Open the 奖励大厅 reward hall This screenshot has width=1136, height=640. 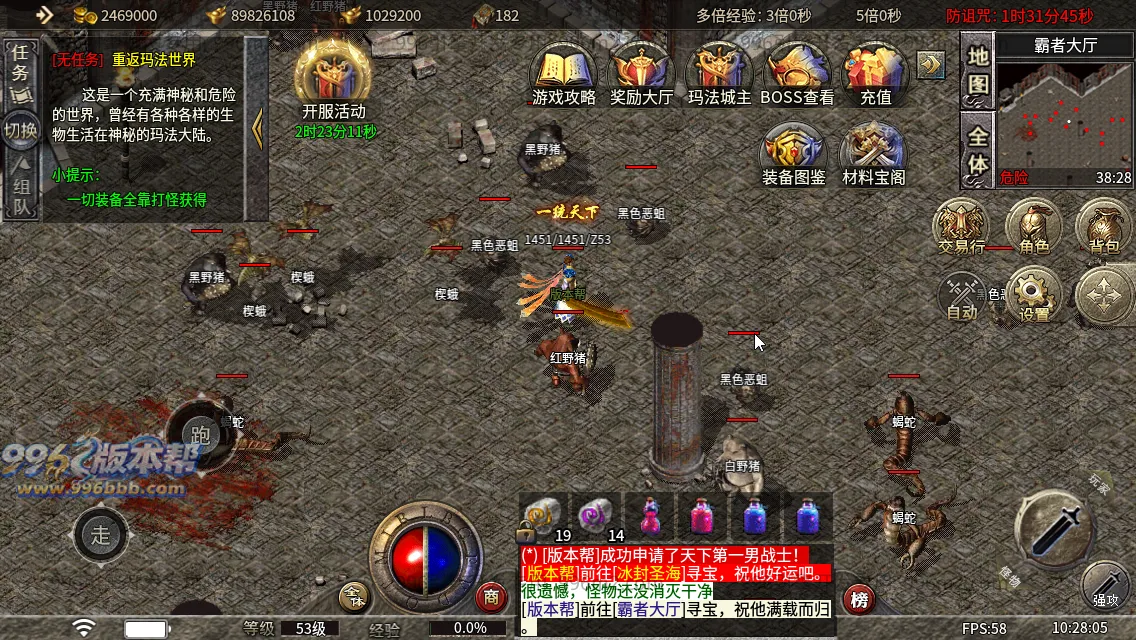click(641, 74)
